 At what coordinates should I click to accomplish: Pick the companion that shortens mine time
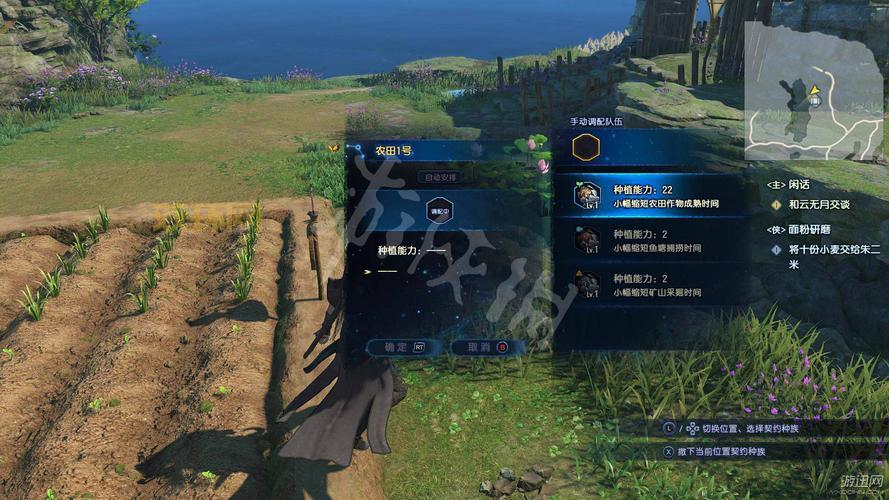[x=655, y=284]
